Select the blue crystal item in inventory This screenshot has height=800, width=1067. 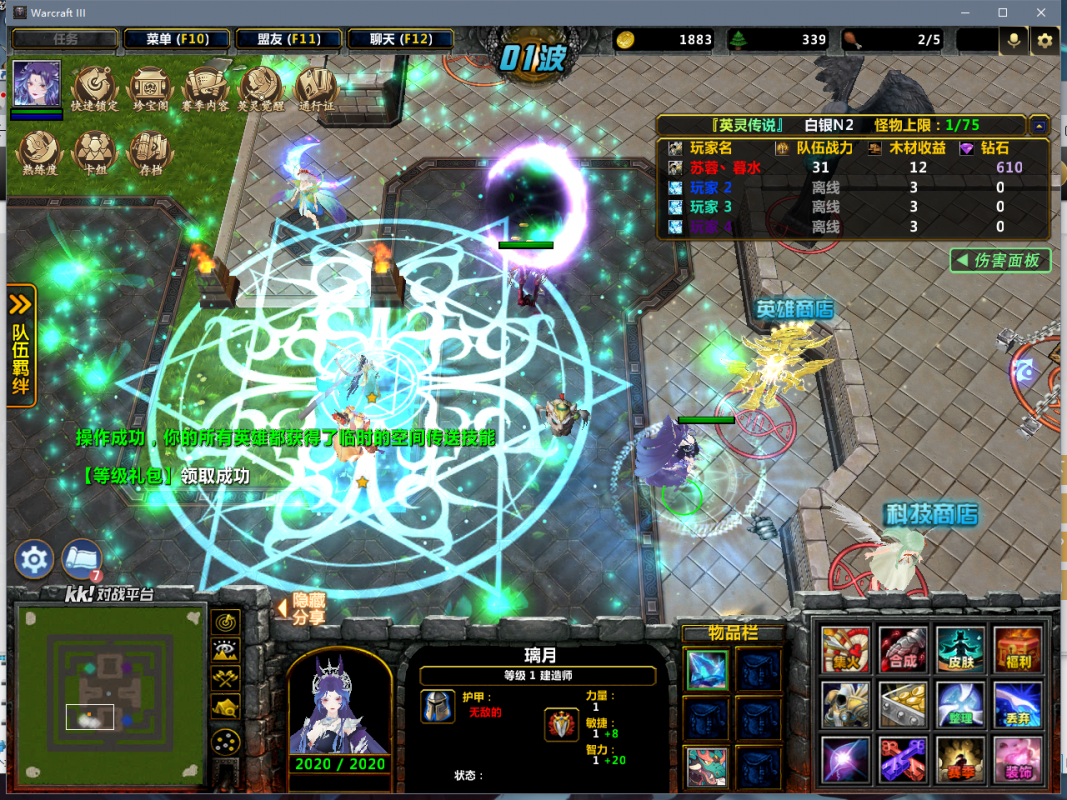point(706,669)
